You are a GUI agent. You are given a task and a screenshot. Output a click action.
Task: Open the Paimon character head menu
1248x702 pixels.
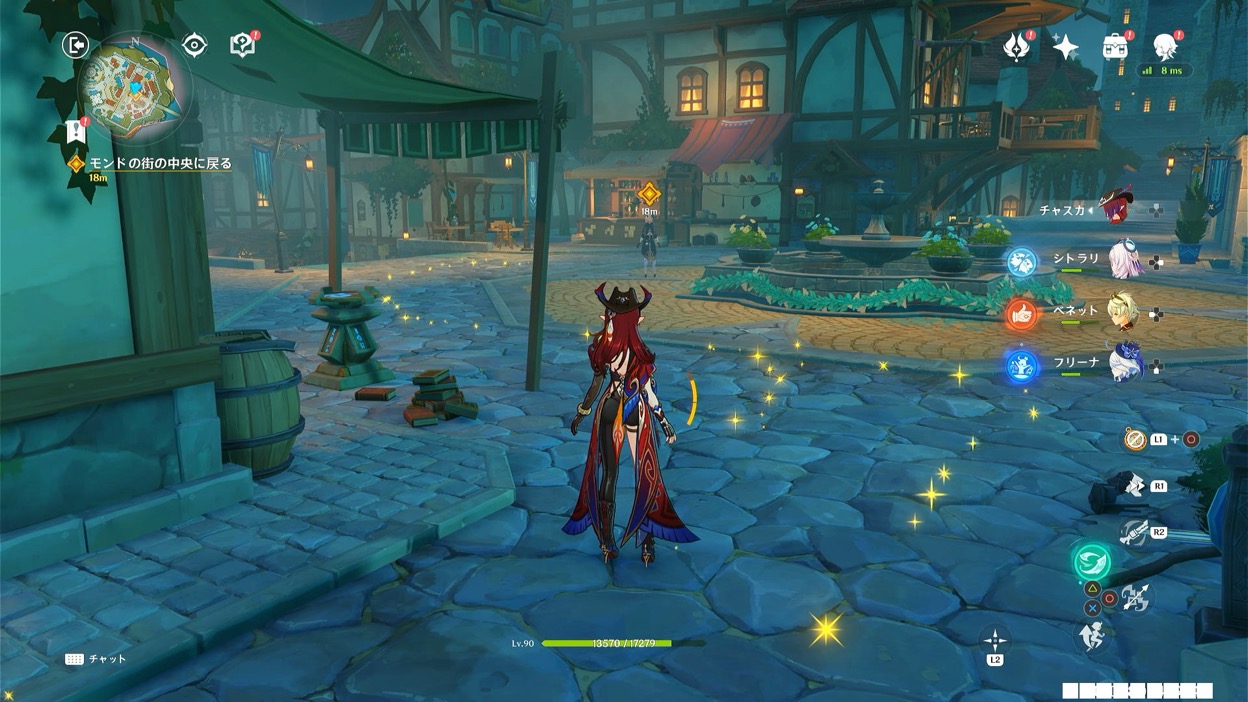(1164, 46)
